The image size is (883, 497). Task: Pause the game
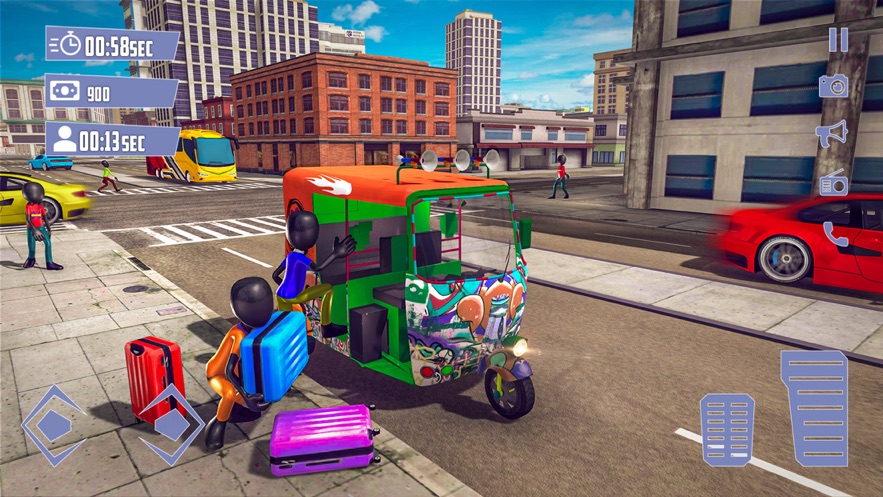[x=837, y=40]
